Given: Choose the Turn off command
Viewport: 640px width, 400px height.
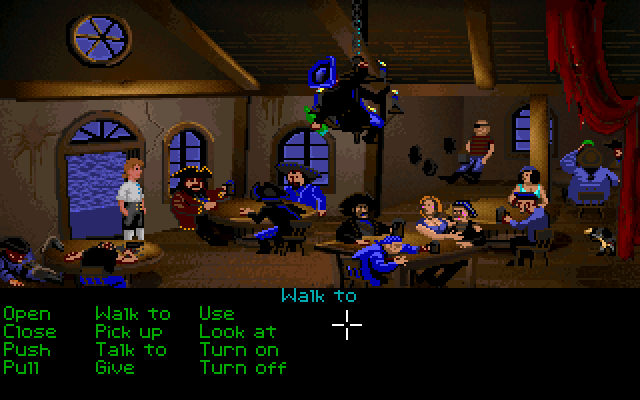Looking at the screenshot, I should pyautogui.click(x=243, y=367).
